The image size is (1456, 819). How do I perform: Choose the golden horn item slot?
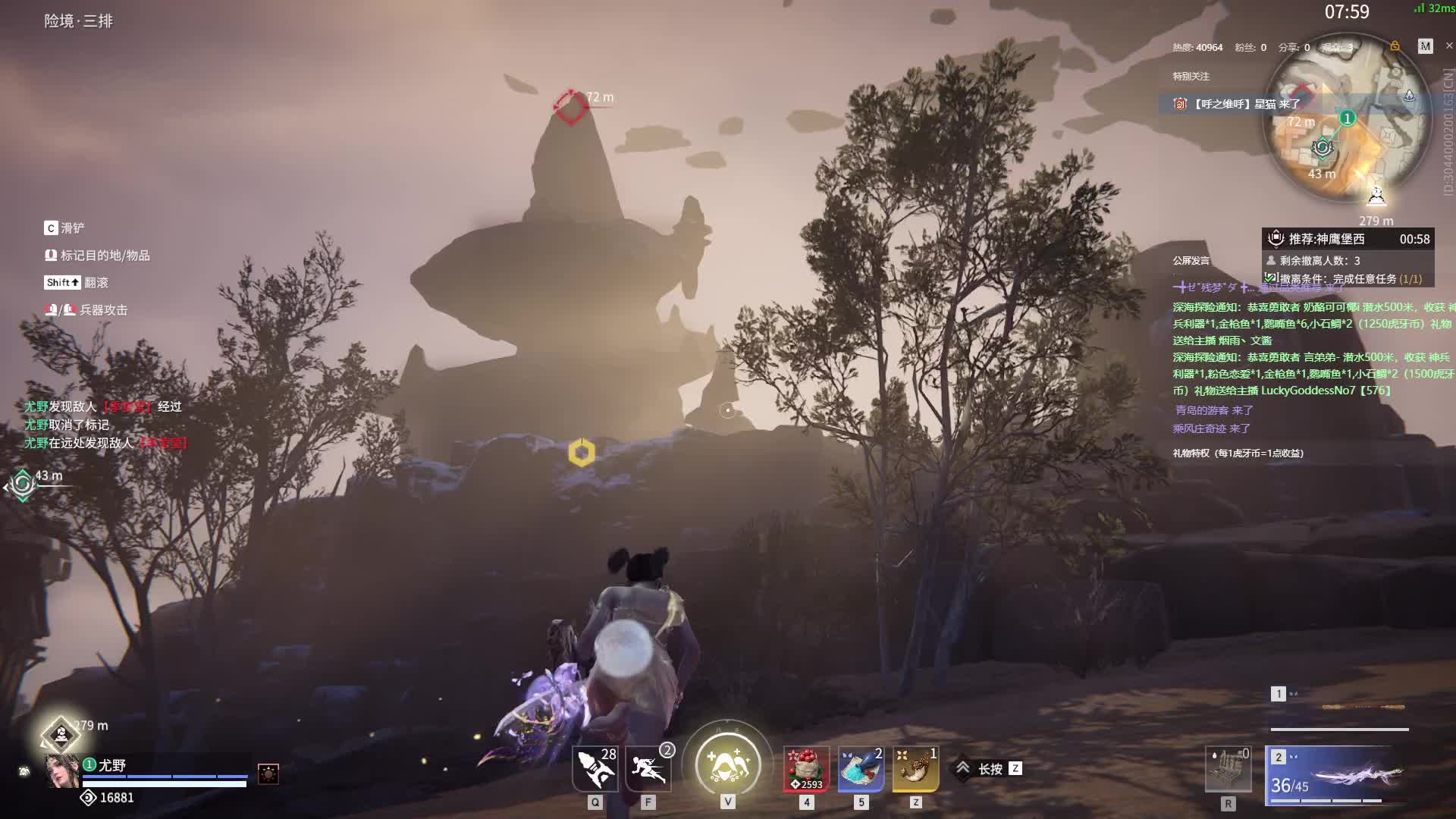coord(915,769)
